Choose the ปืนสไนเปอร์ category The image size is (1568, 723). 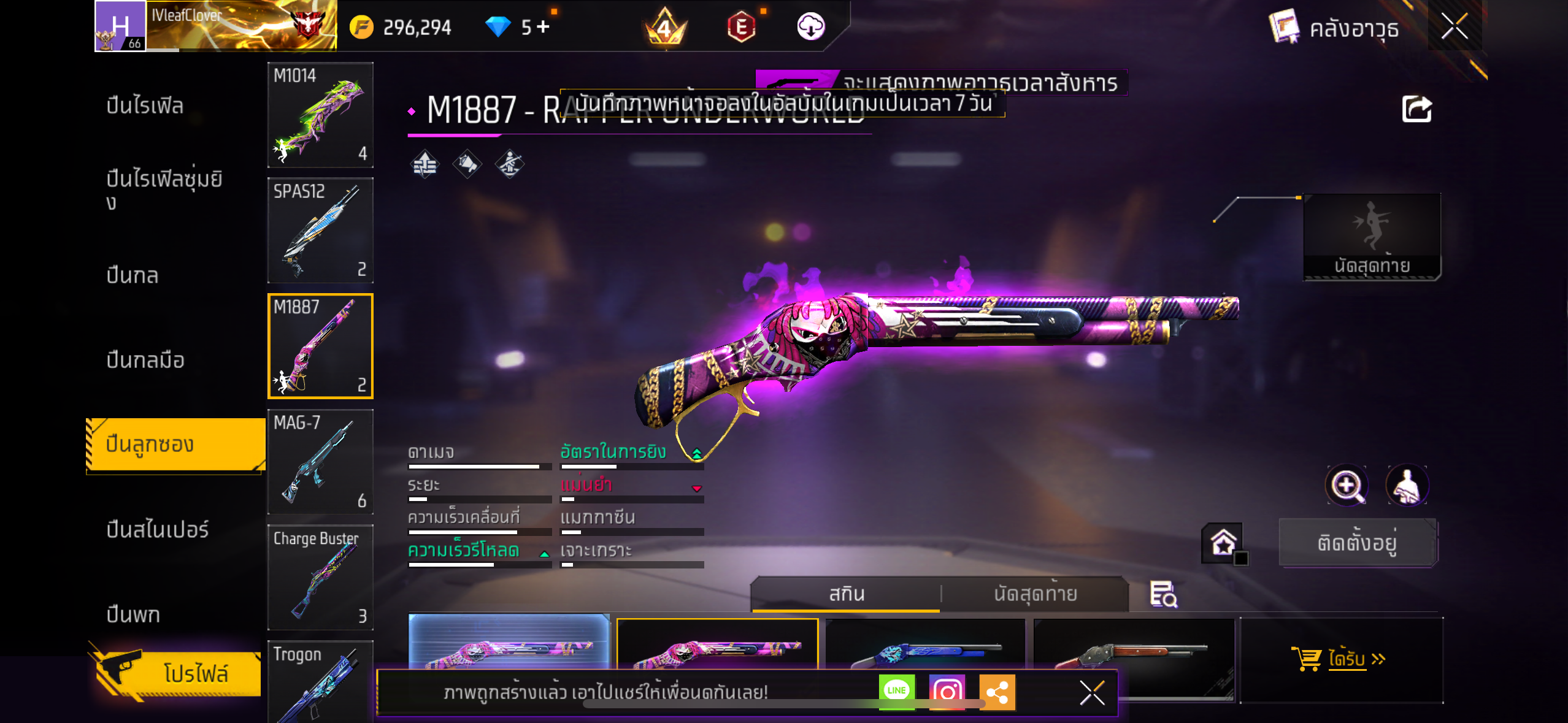point(158,530)
